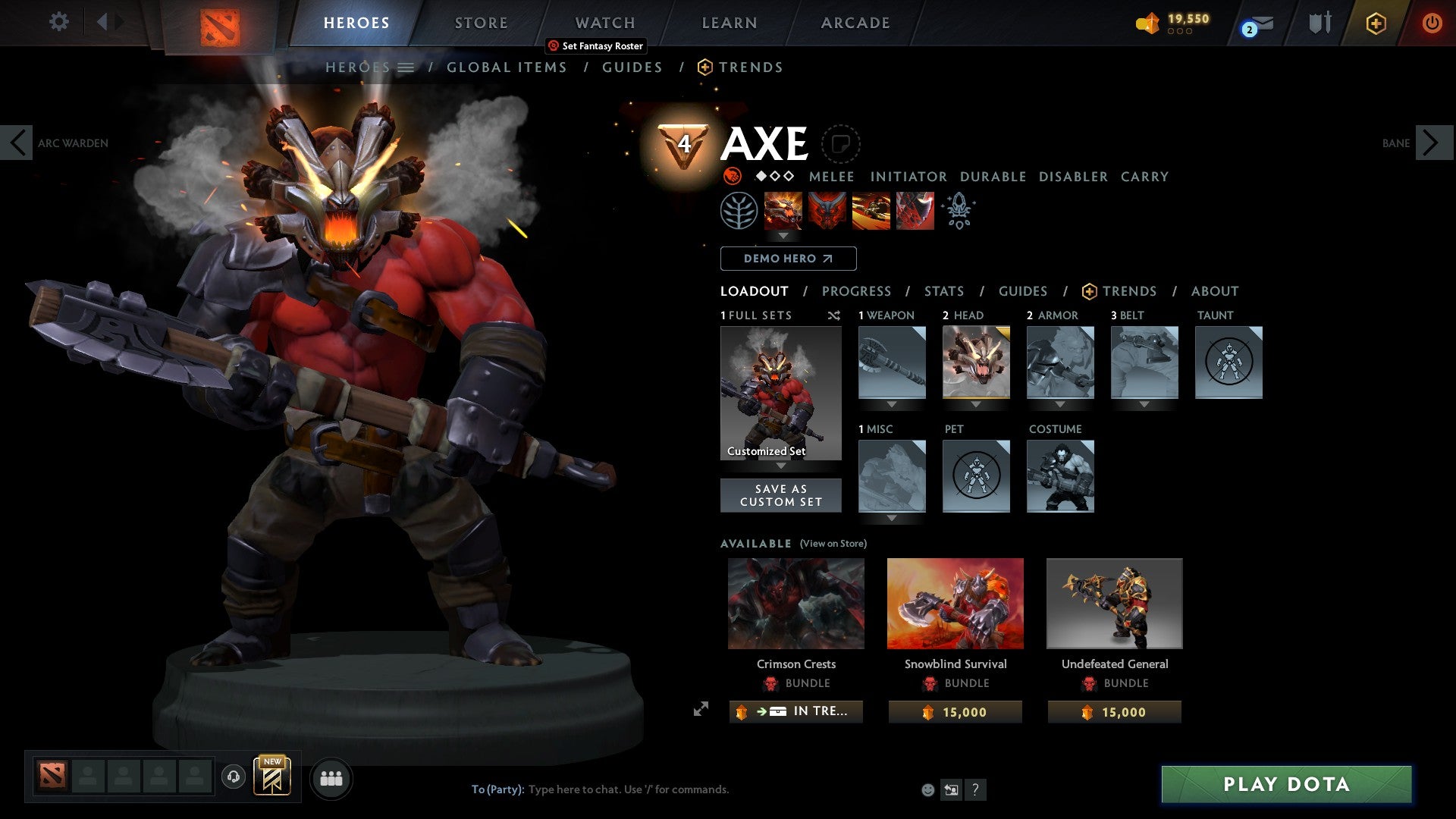Toggle the shuffle icon next to Full Sets

833,315
